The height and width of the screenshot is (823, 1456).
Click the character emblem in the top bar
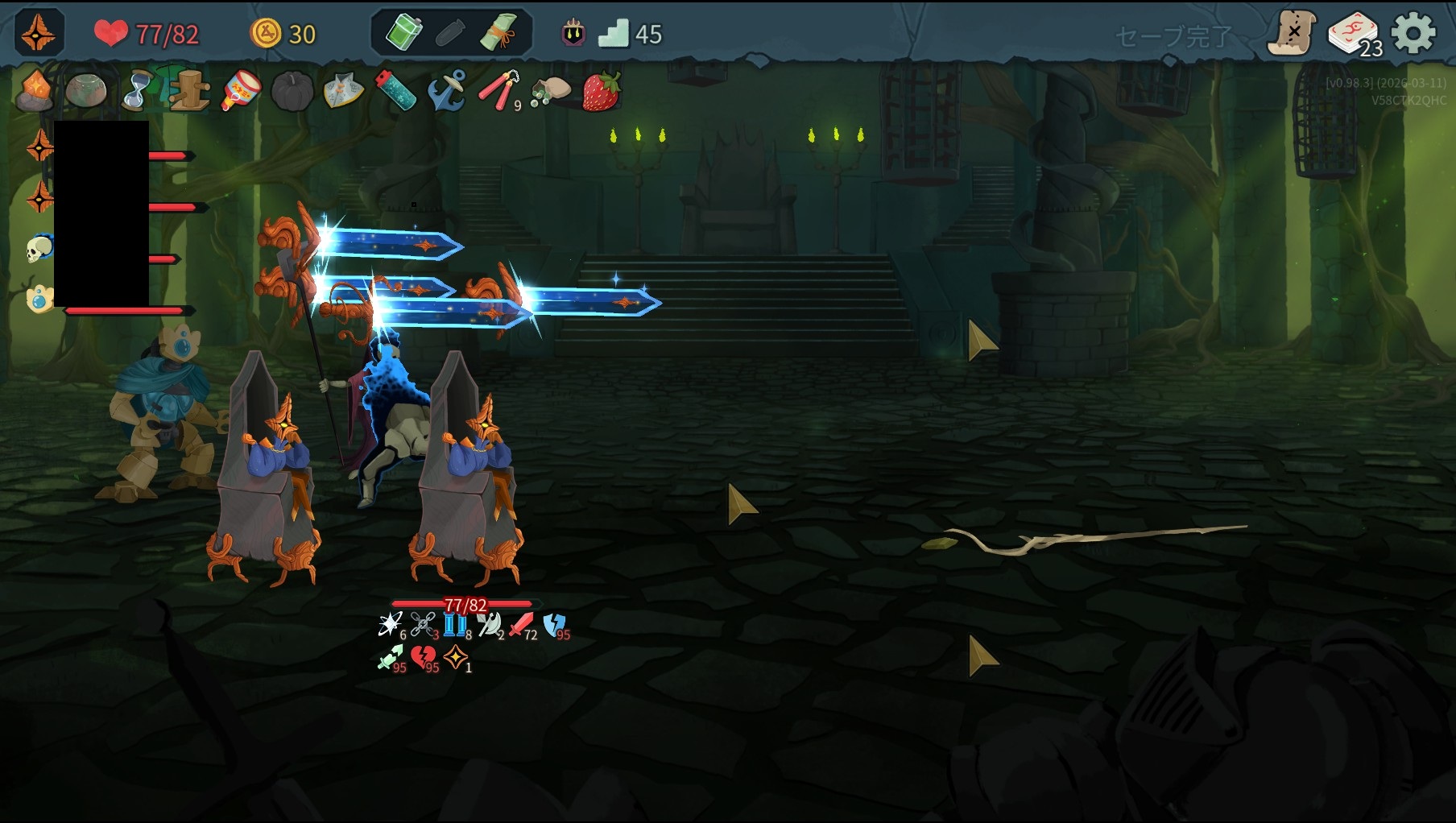(39, 34)
